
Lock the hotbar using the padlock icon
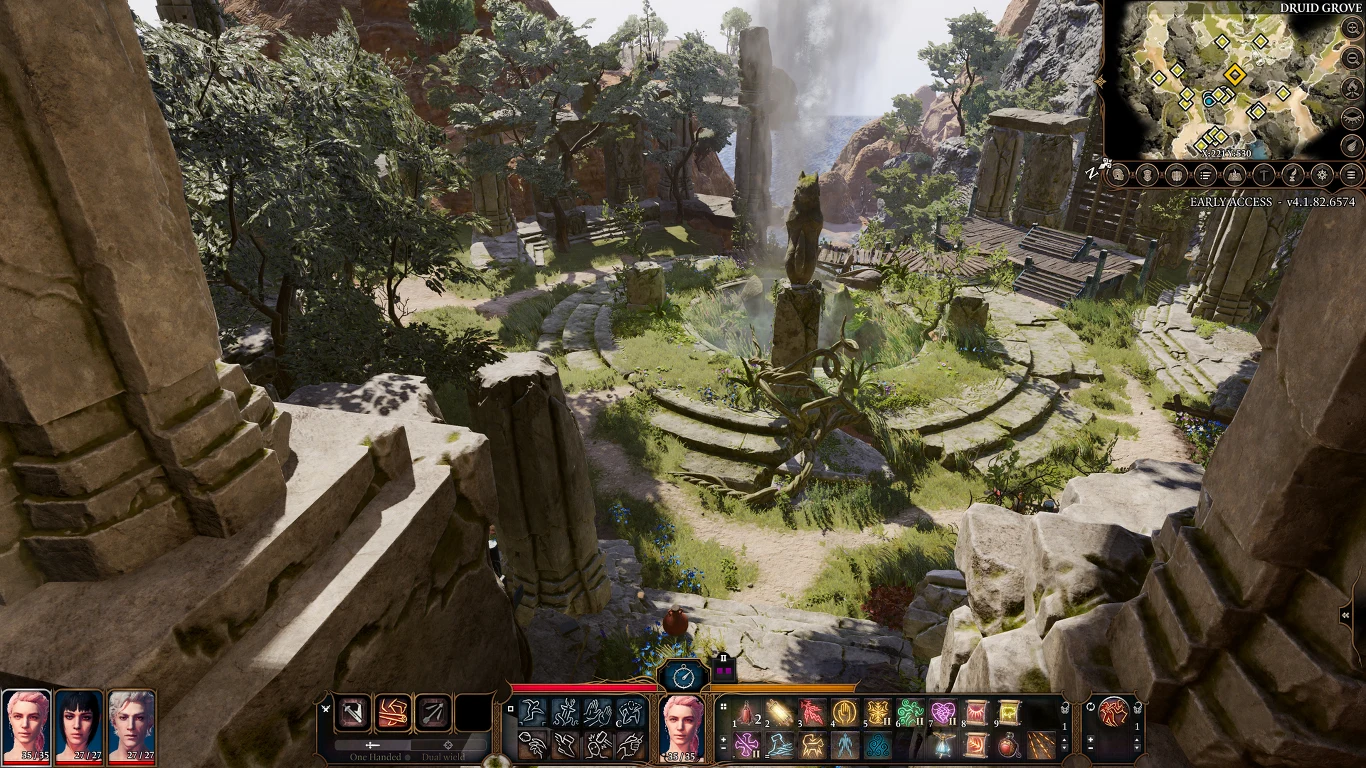pyautogui.click(x=1063, y=710)
